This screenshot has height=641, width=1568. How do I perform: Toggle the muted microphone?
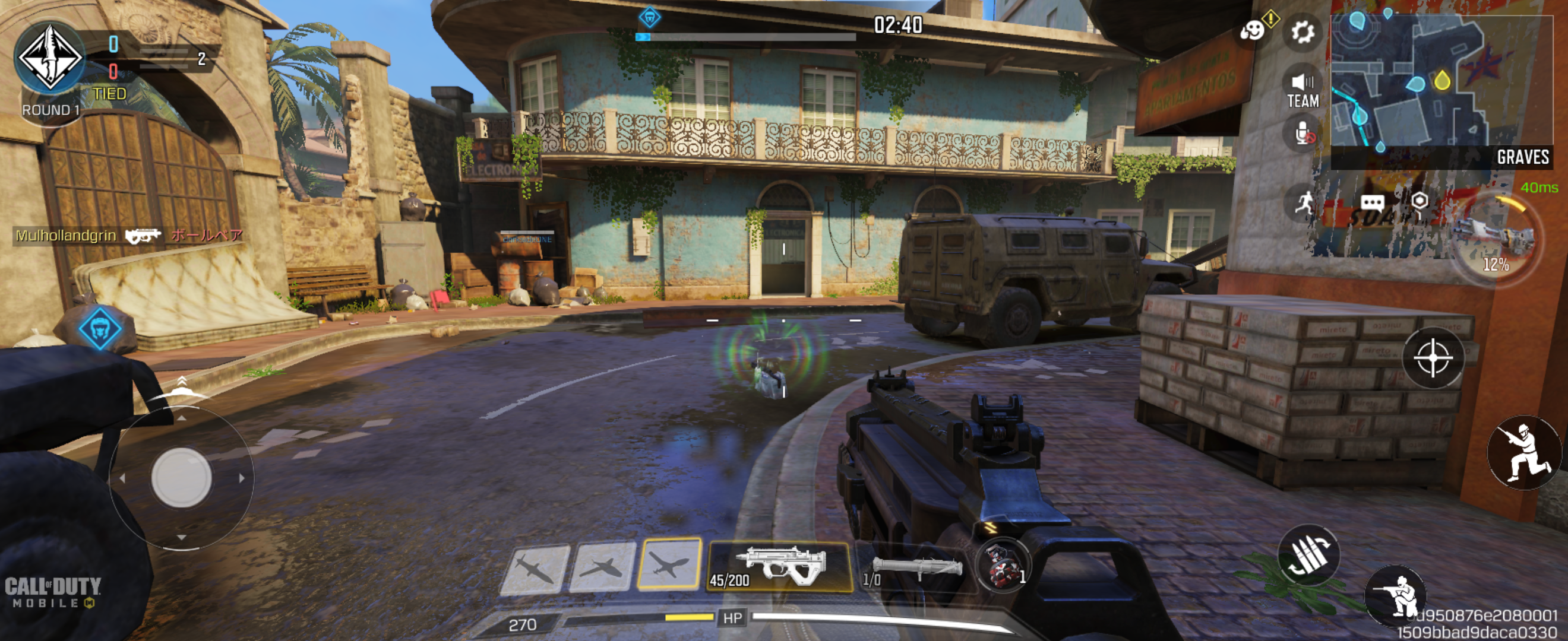[1303, 133]
